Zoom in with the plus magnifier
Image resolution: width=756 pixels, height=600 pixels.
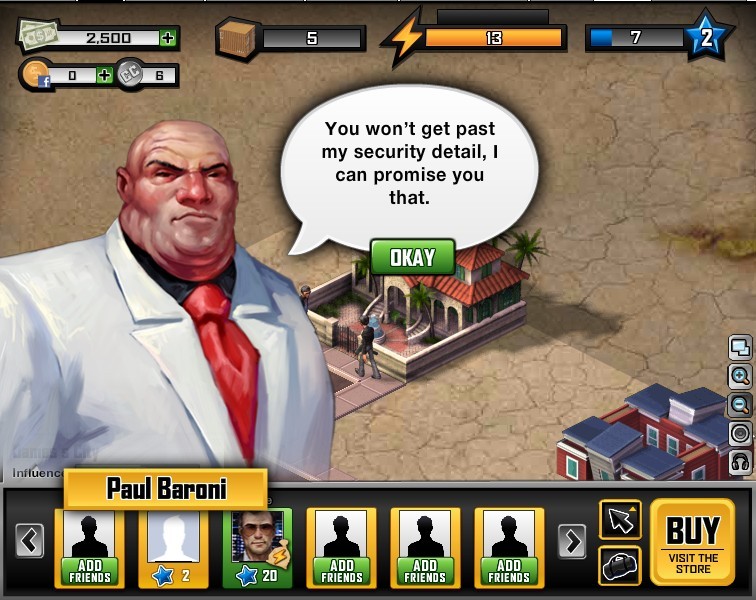pos(741,376)
